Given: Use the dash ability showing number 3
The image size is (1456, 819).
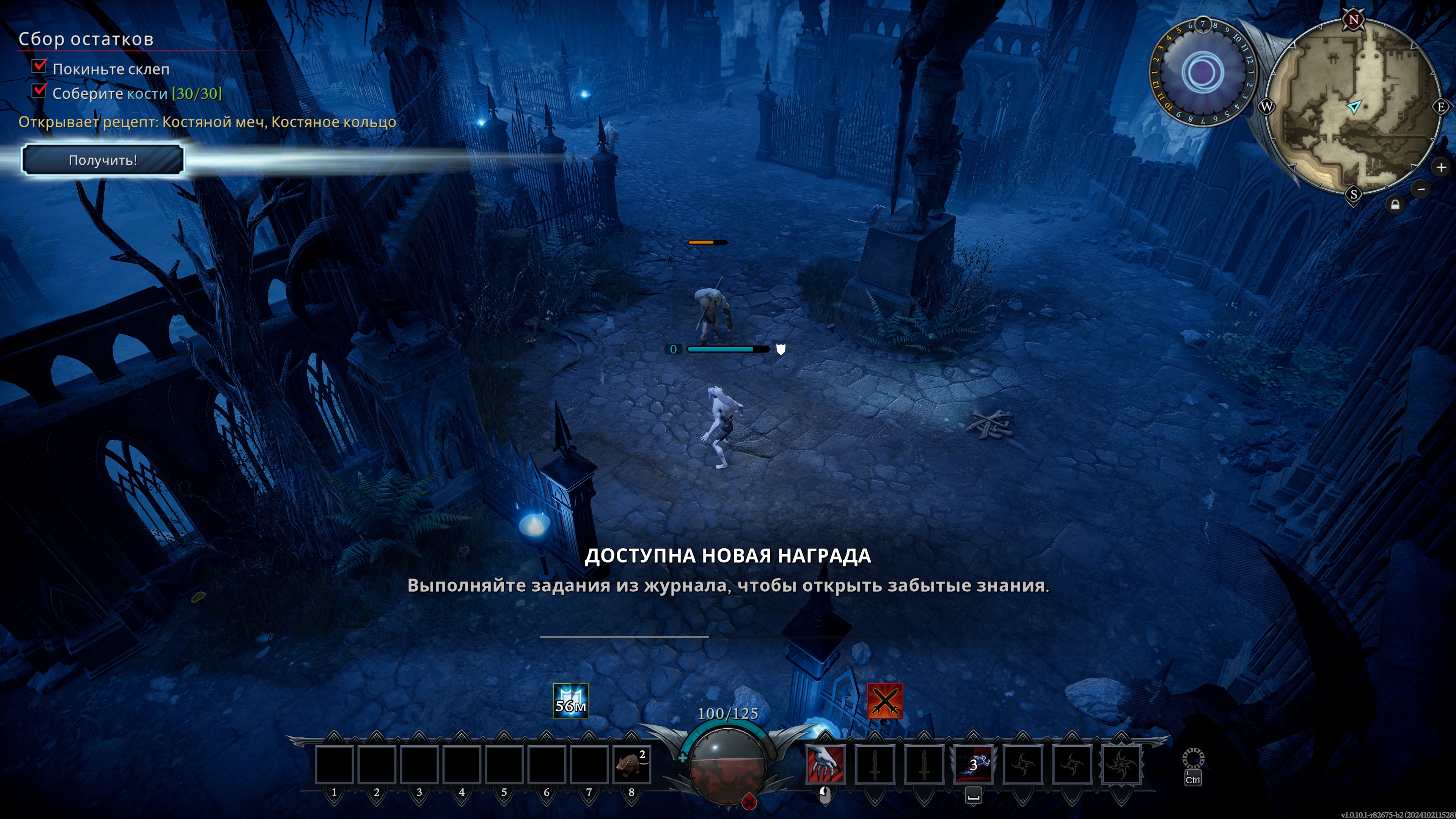Looking at the screenshot, I should (973, 765).
